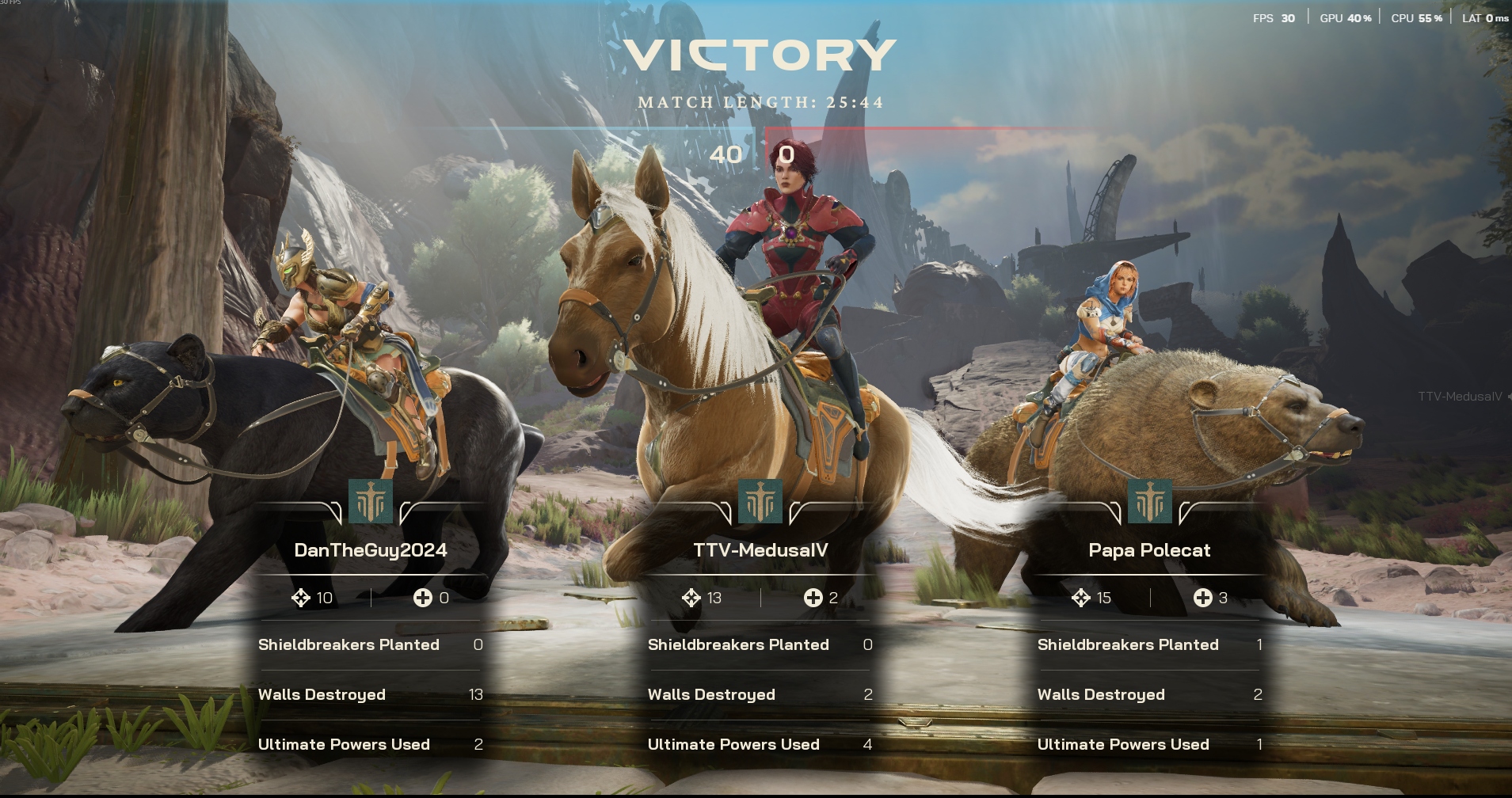This screenshot has height=798, width=1512.
Task: Click the emblem above DanTheGuy2024
Action: pos(371,501)
